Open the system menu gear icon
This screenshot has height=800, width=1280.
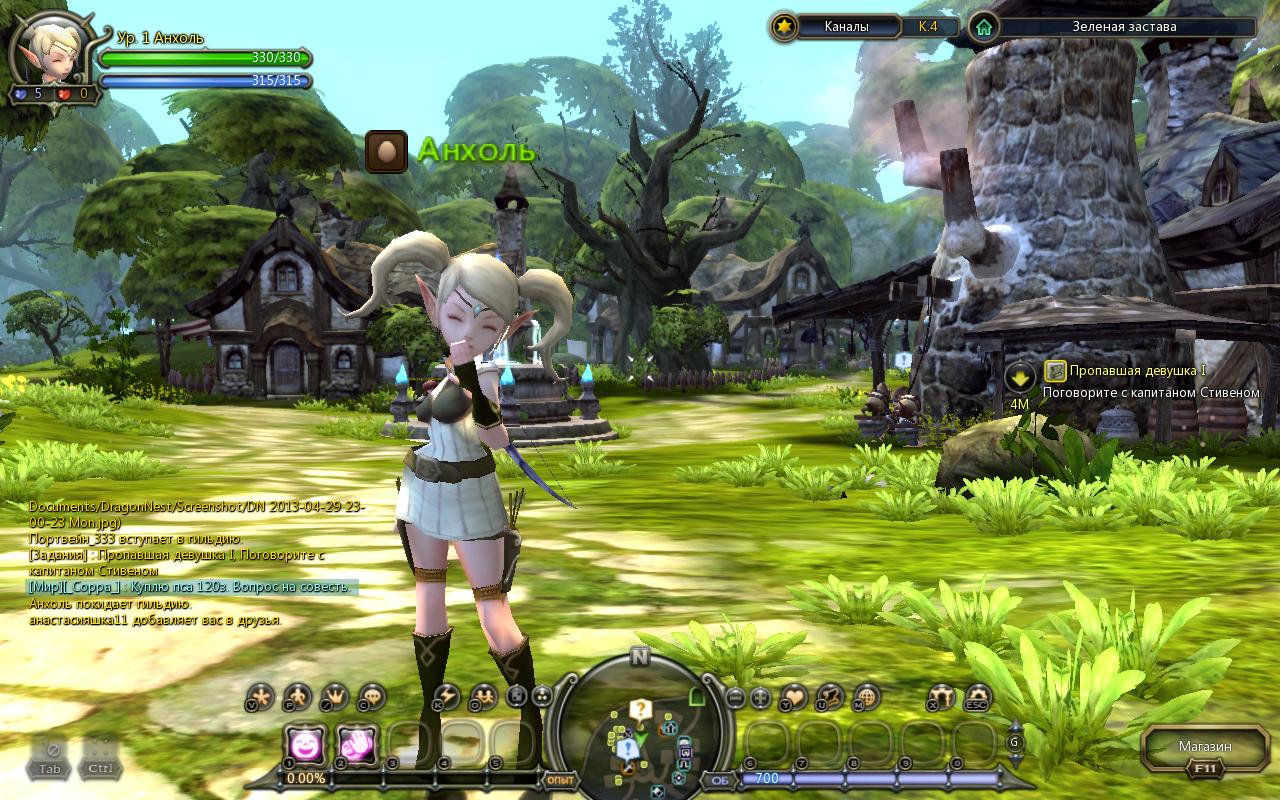click(977, 696)
